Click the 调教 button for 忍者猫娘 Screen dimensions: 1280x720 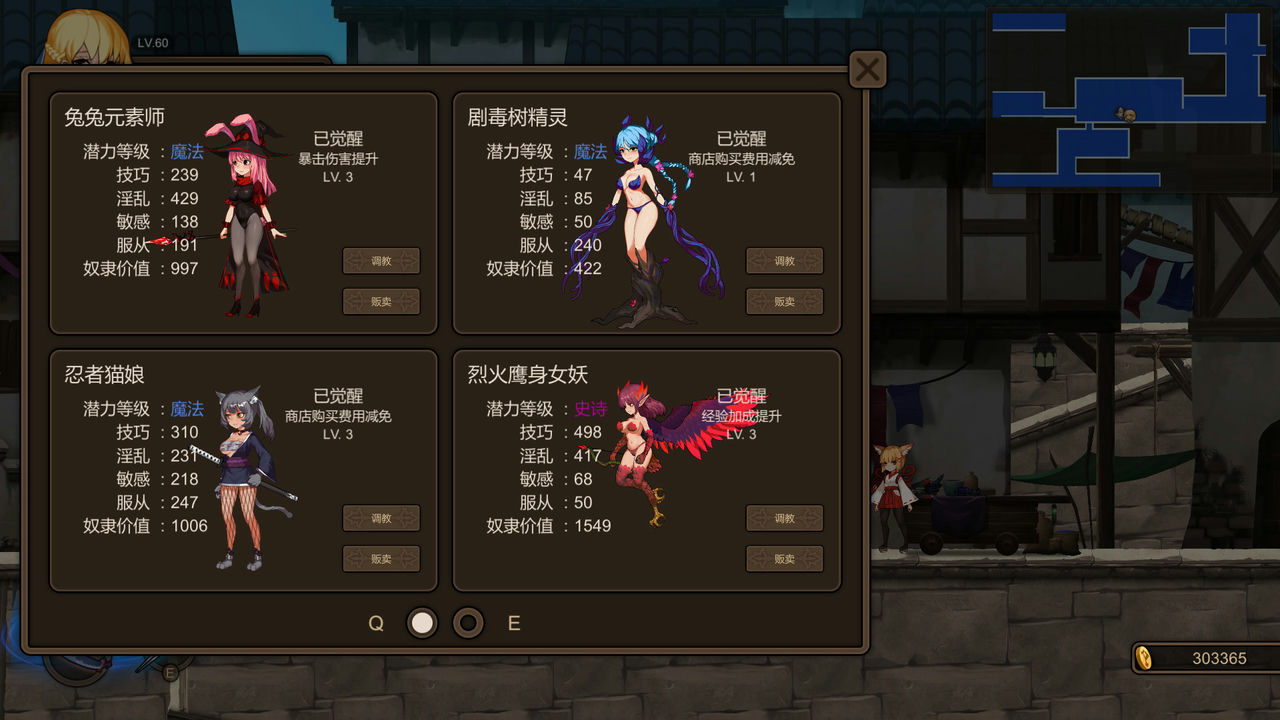381,518
